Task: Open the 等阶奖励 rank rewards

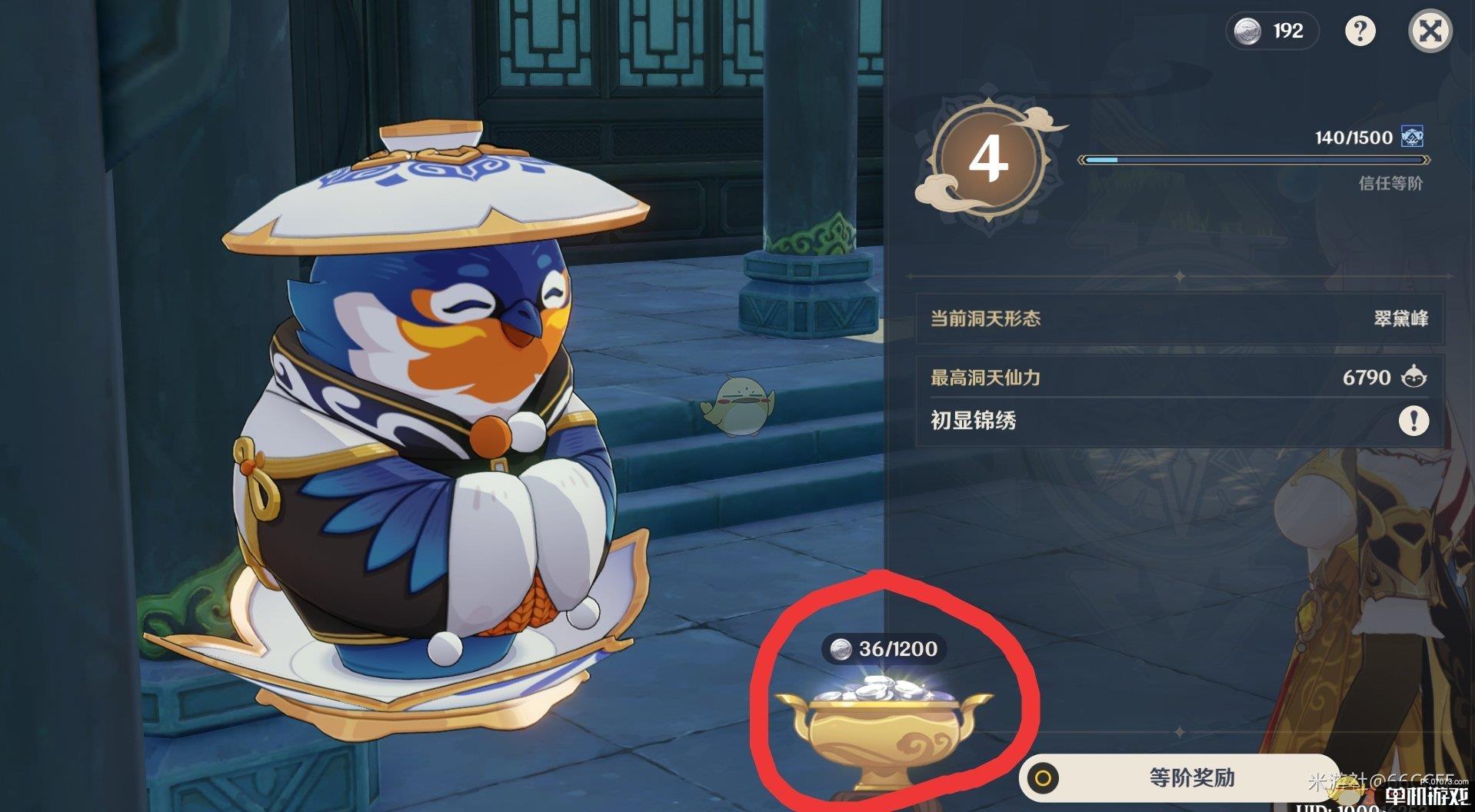Action: click(1175, 777)
